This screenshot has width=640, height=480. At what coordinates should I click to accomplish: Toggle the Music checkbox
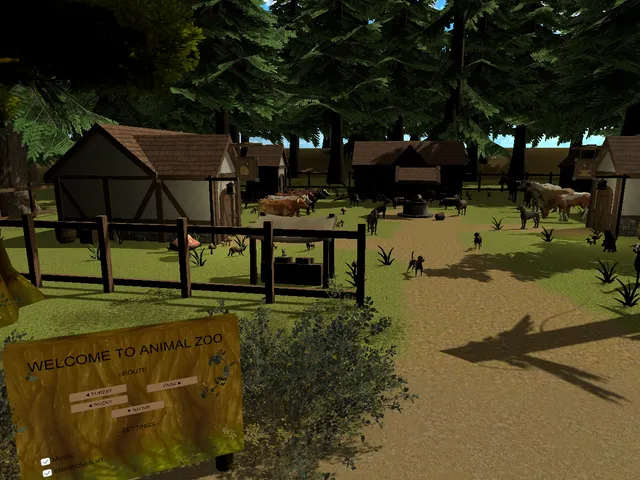[46, 462]
